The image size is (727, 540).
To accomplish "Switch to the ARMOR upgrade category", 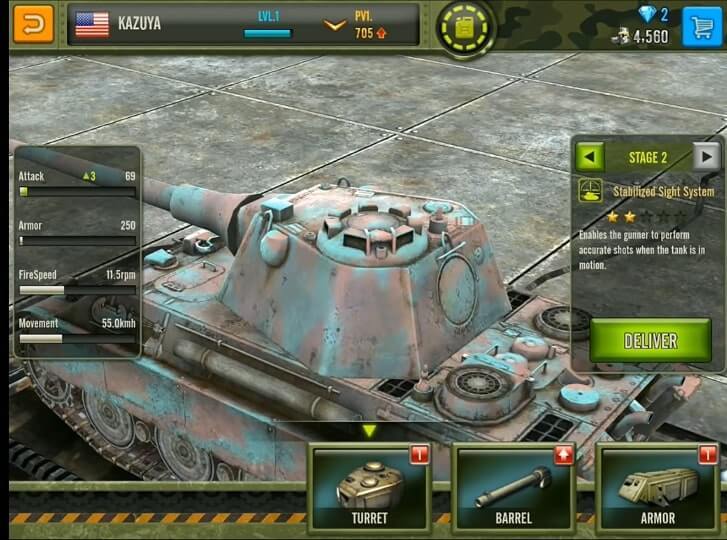I will tap(657, 489).
